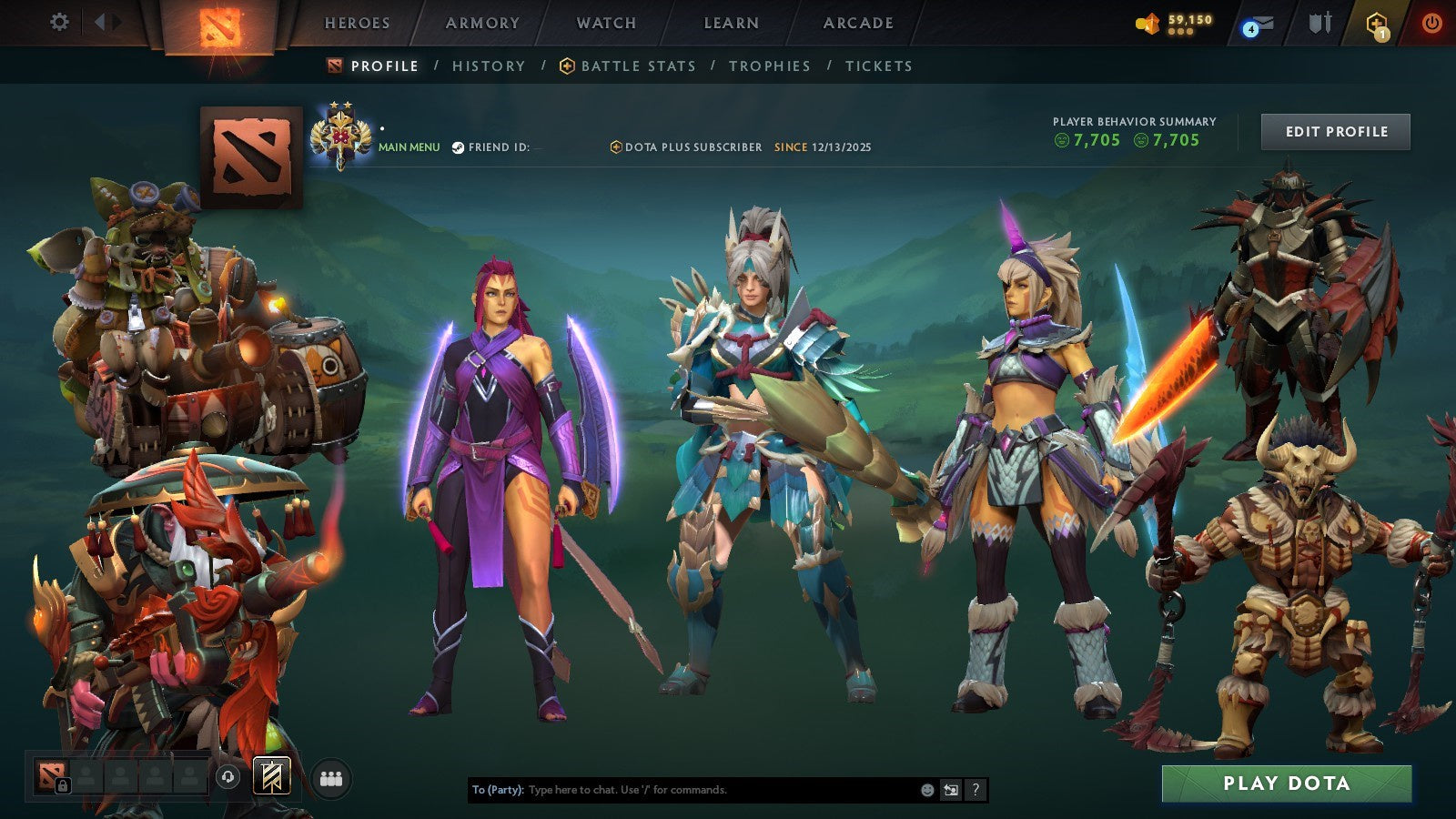The height and width of the screenshot is (819, 1456).
Task: Switch to the HISTORY tab
Action: [490, 66]
